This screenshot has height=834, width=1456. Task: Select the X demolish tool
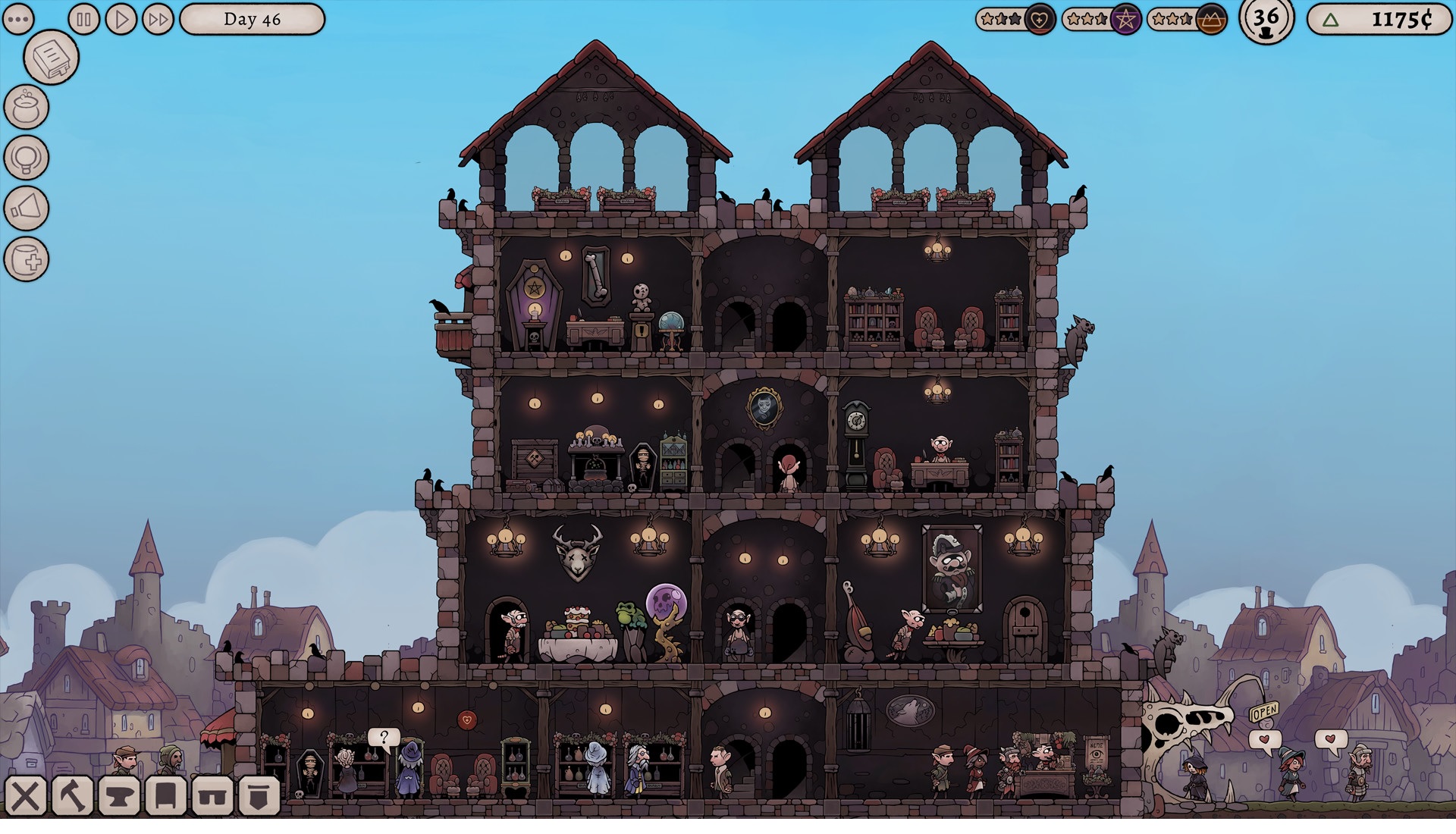point(26,796)
